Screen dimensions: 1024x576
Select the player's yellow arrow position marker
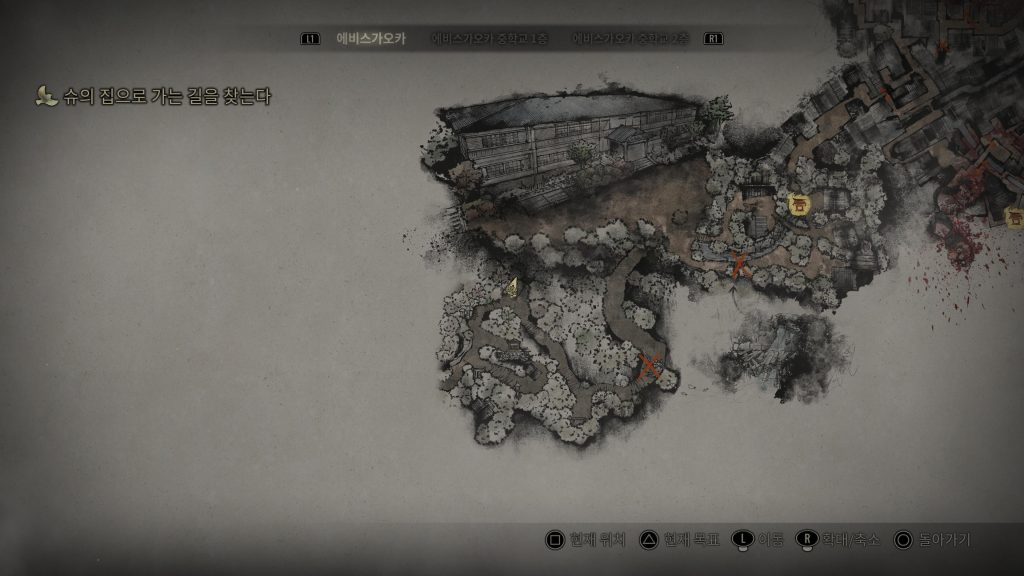(512, 288)
